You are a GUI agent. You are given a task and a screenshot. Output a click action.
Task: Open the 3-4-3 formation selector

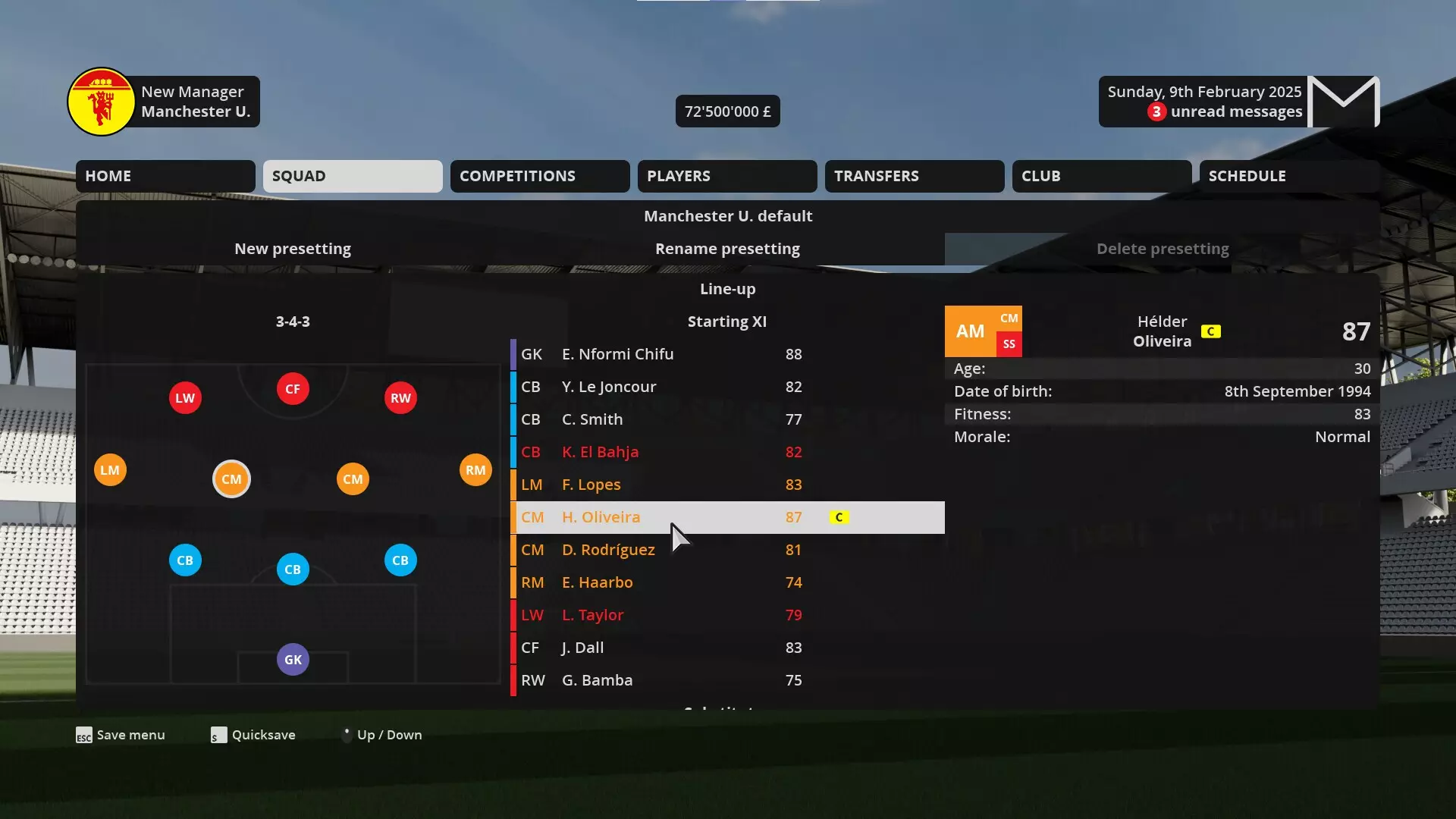[x=293, y=321]
